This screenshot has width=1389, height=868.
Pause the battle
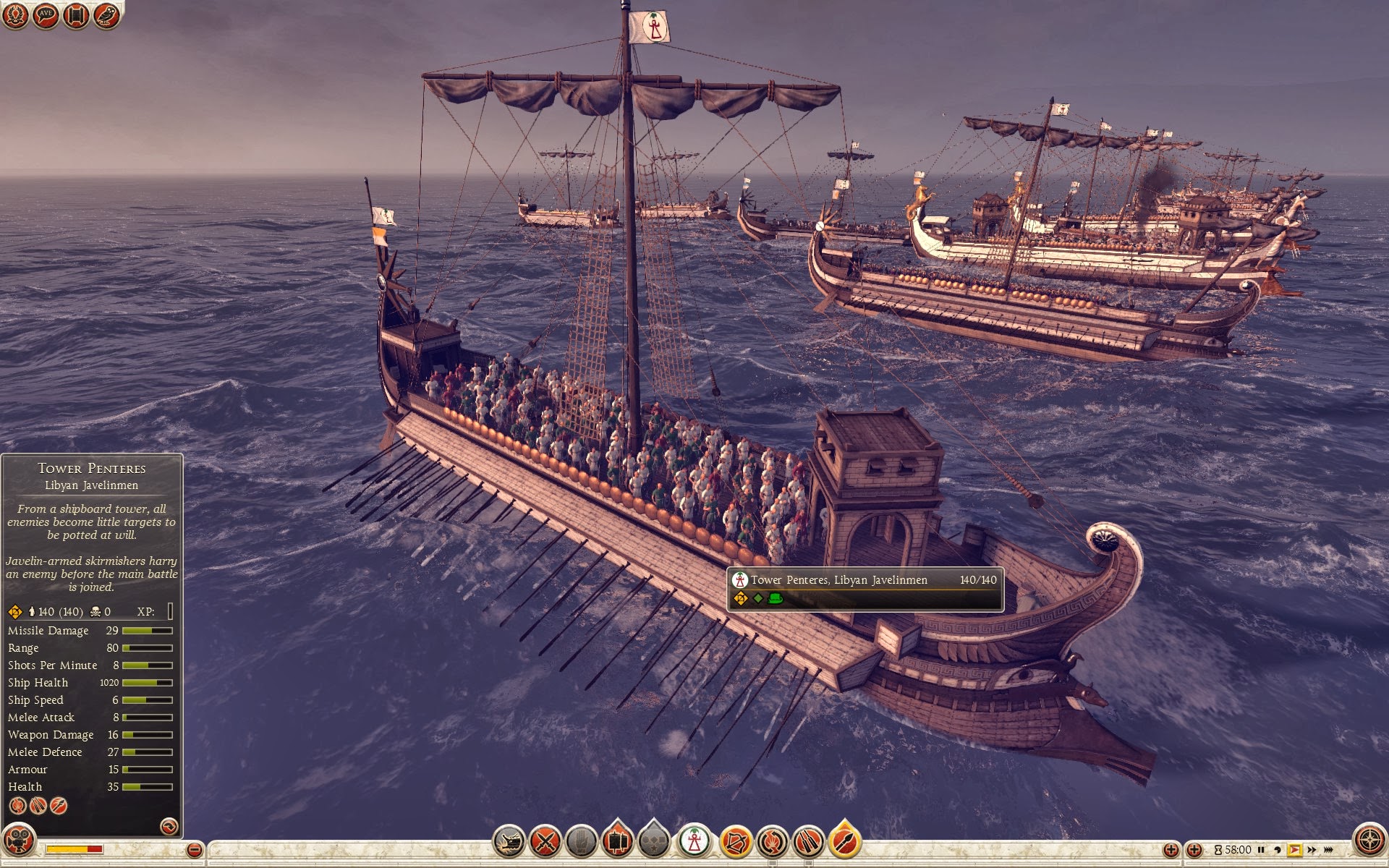click(x=1261, y=850)
